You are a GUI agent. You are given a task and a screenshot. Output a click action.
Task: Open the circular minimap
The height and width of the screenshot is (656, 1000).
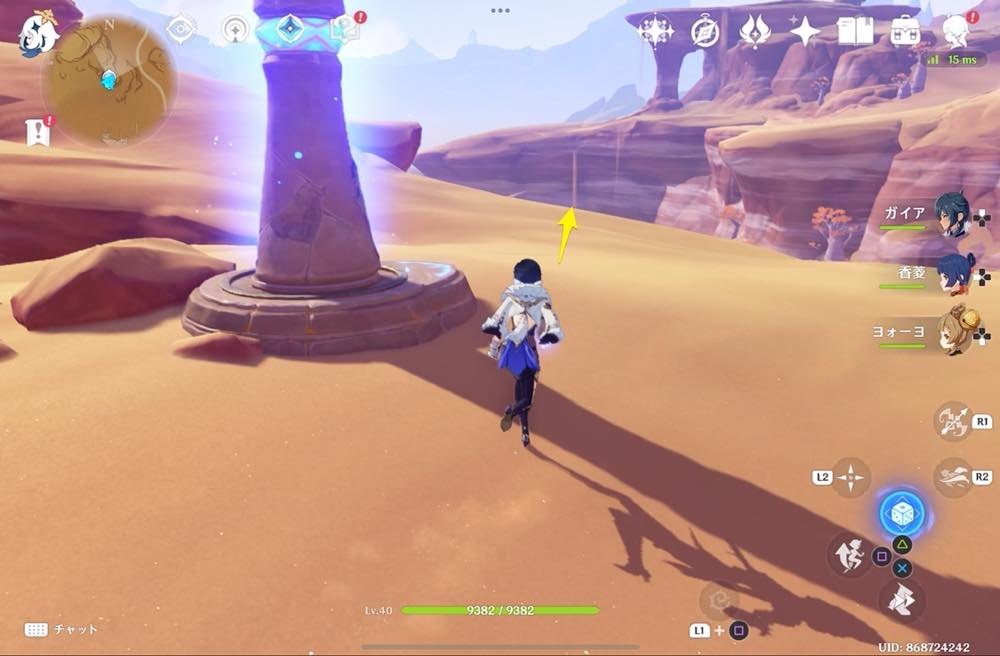pos(109,78)
